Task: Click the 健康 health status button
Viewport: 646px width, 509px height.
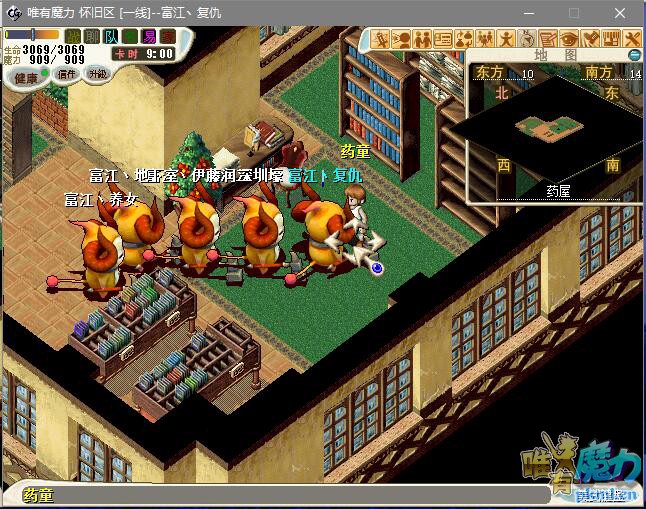Action: point(26,77)
